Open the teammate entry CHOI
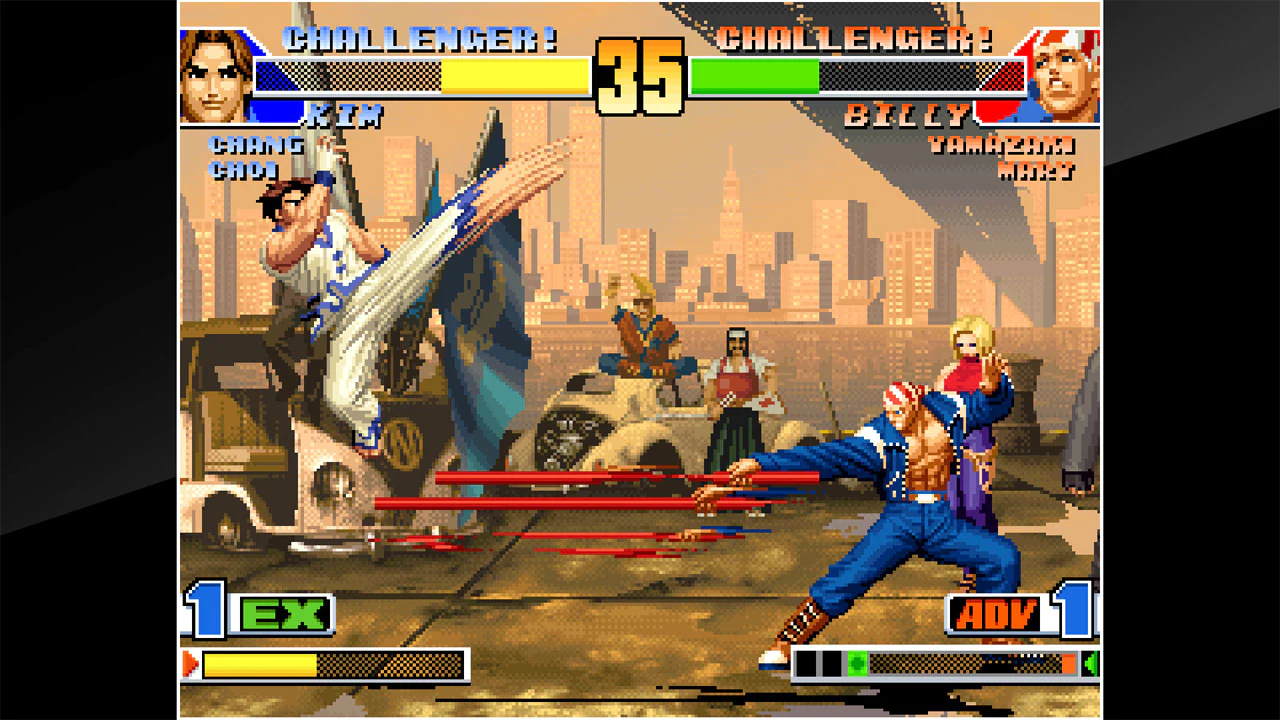The width and height of the screenshot is (1280, 720). click(242, 168)
